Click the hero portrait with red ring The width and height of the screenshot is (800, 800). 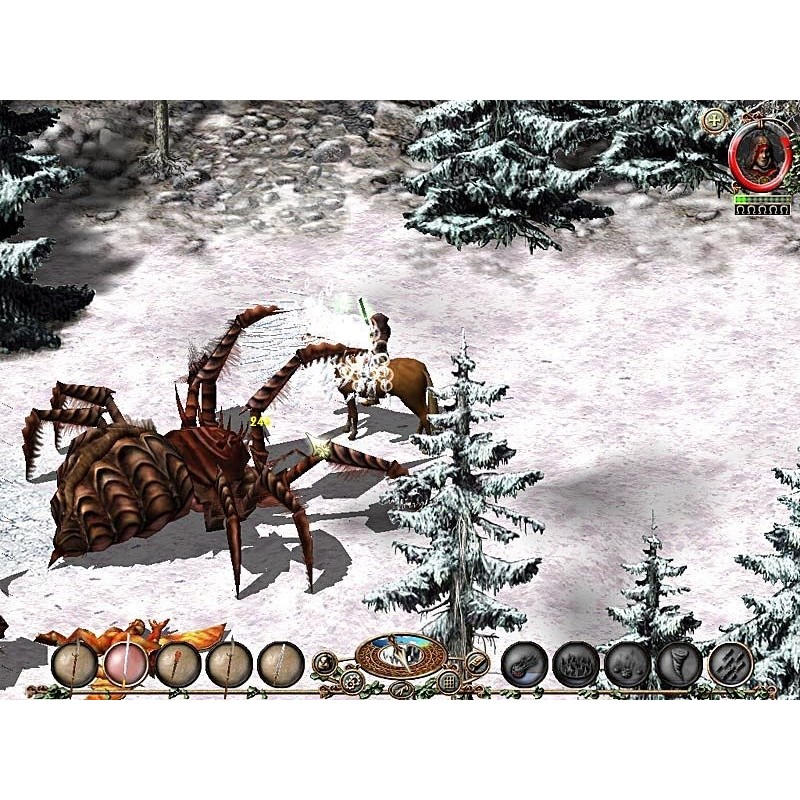pos(760,155)
